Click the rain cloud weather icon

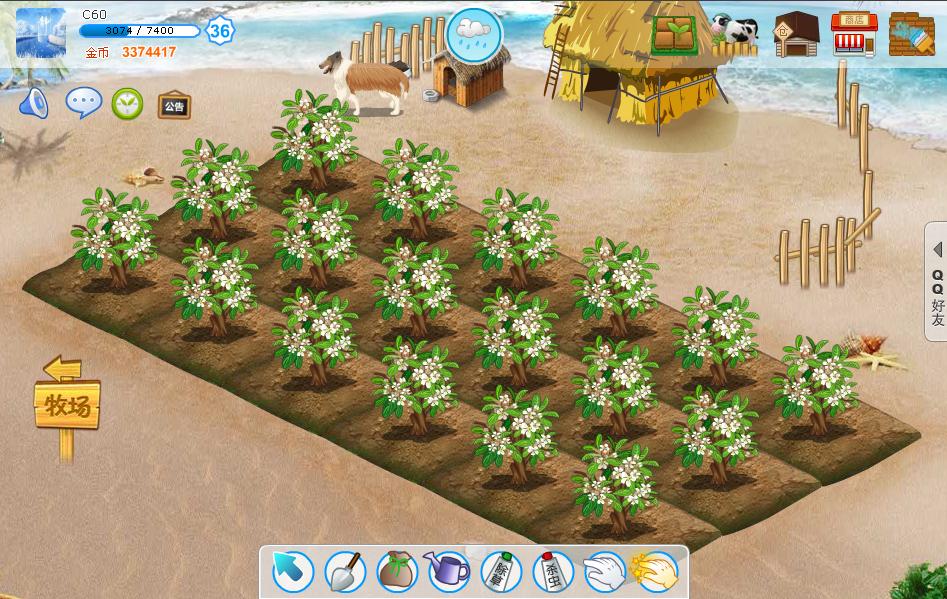point(474,33)
